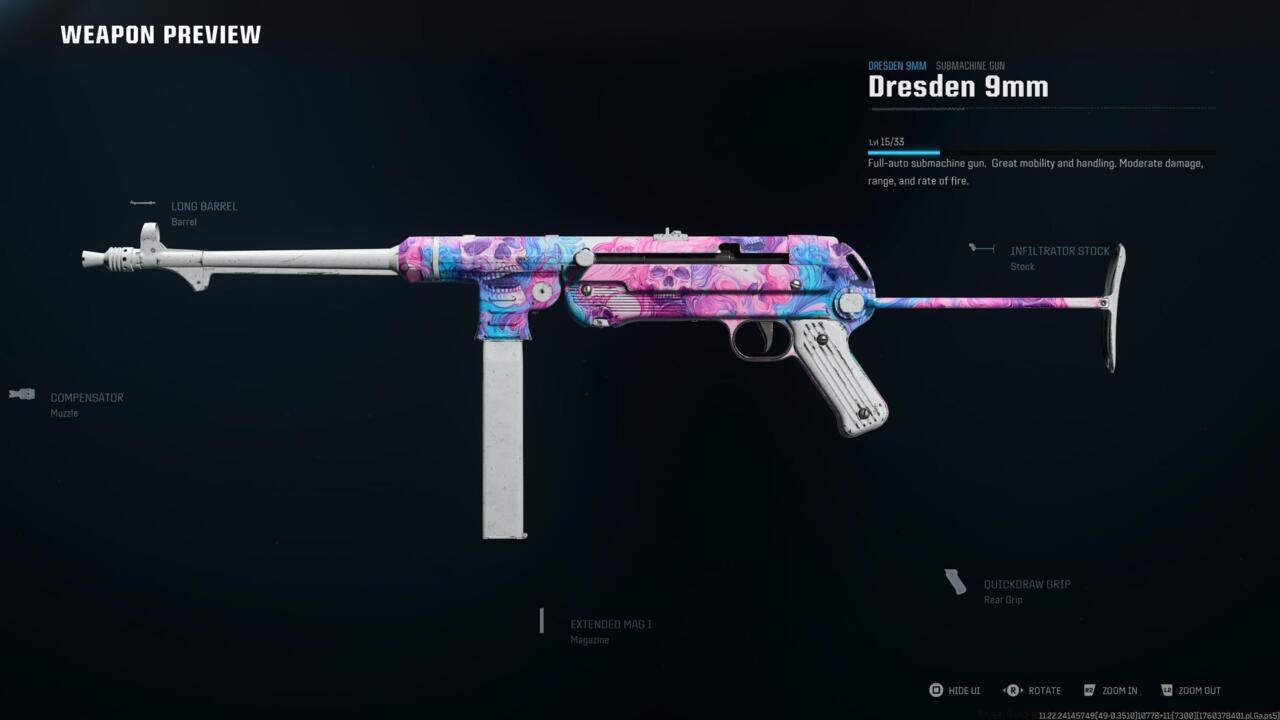Click the R2 Zoom In icon
Viewport: 1280px width, 720px height.
pyautogui.click(x=1089, y=690)
